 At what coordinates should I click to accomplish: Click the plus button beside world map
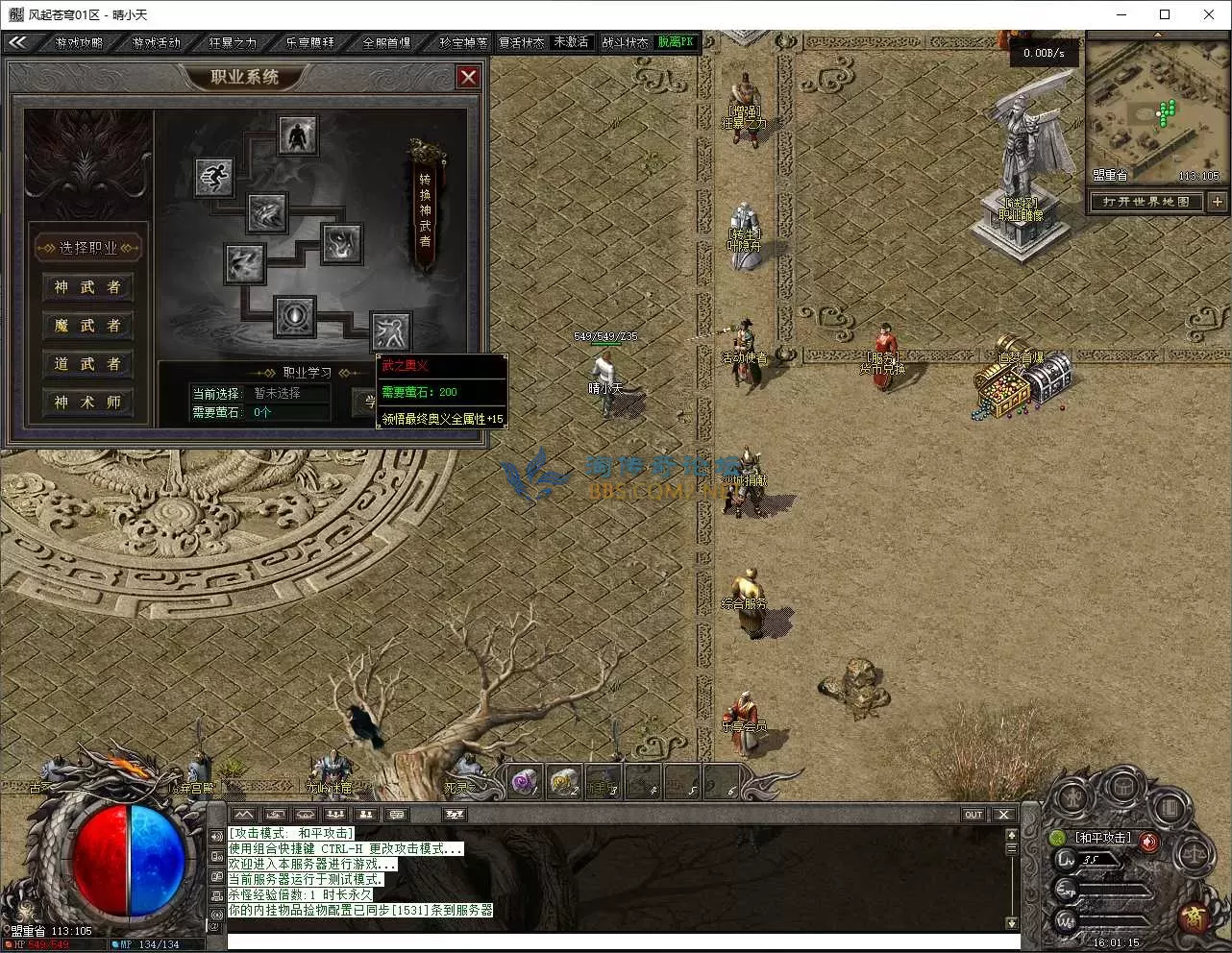1218,202
